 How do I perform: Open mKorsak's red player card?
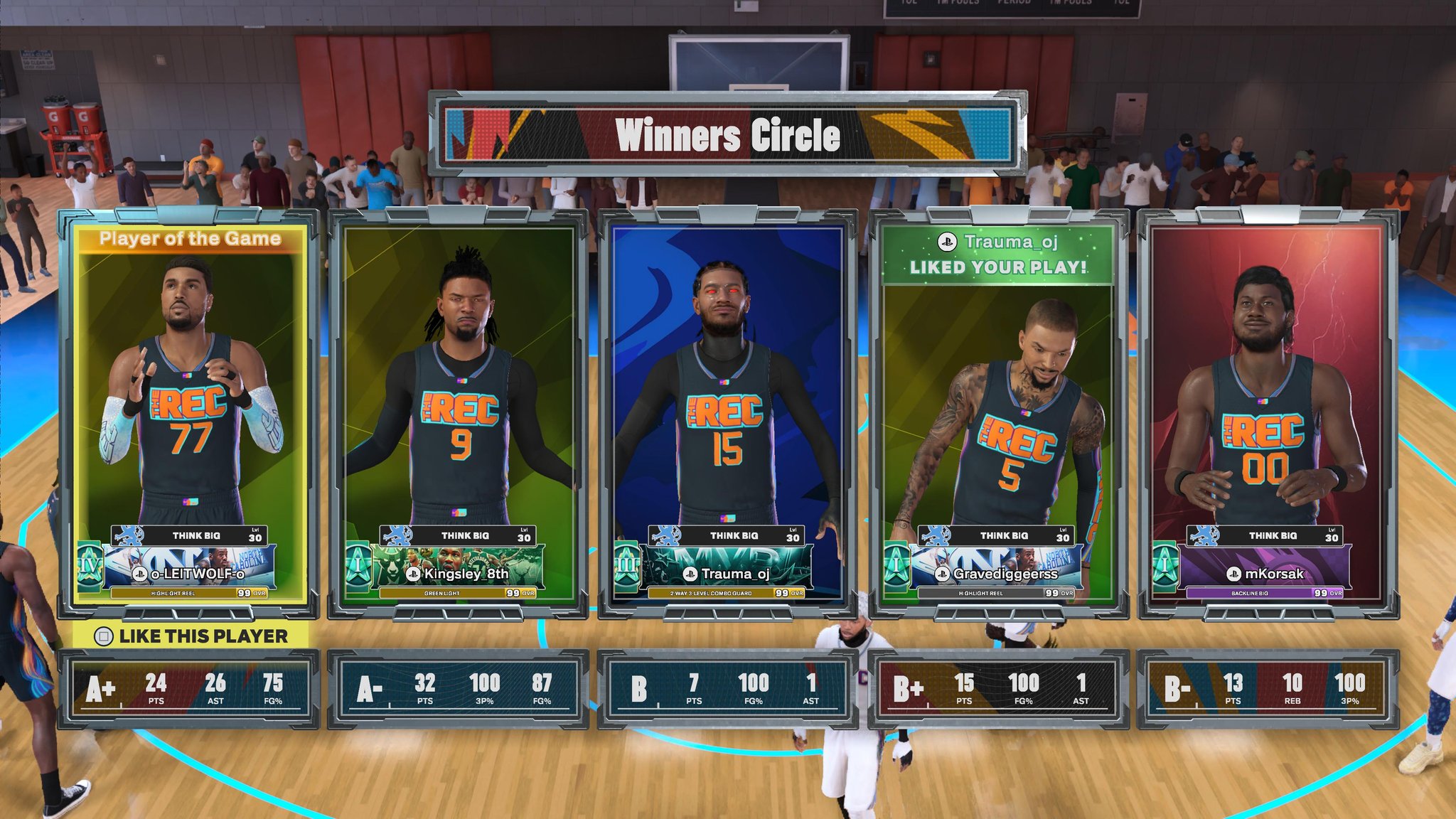(1268, 412)
